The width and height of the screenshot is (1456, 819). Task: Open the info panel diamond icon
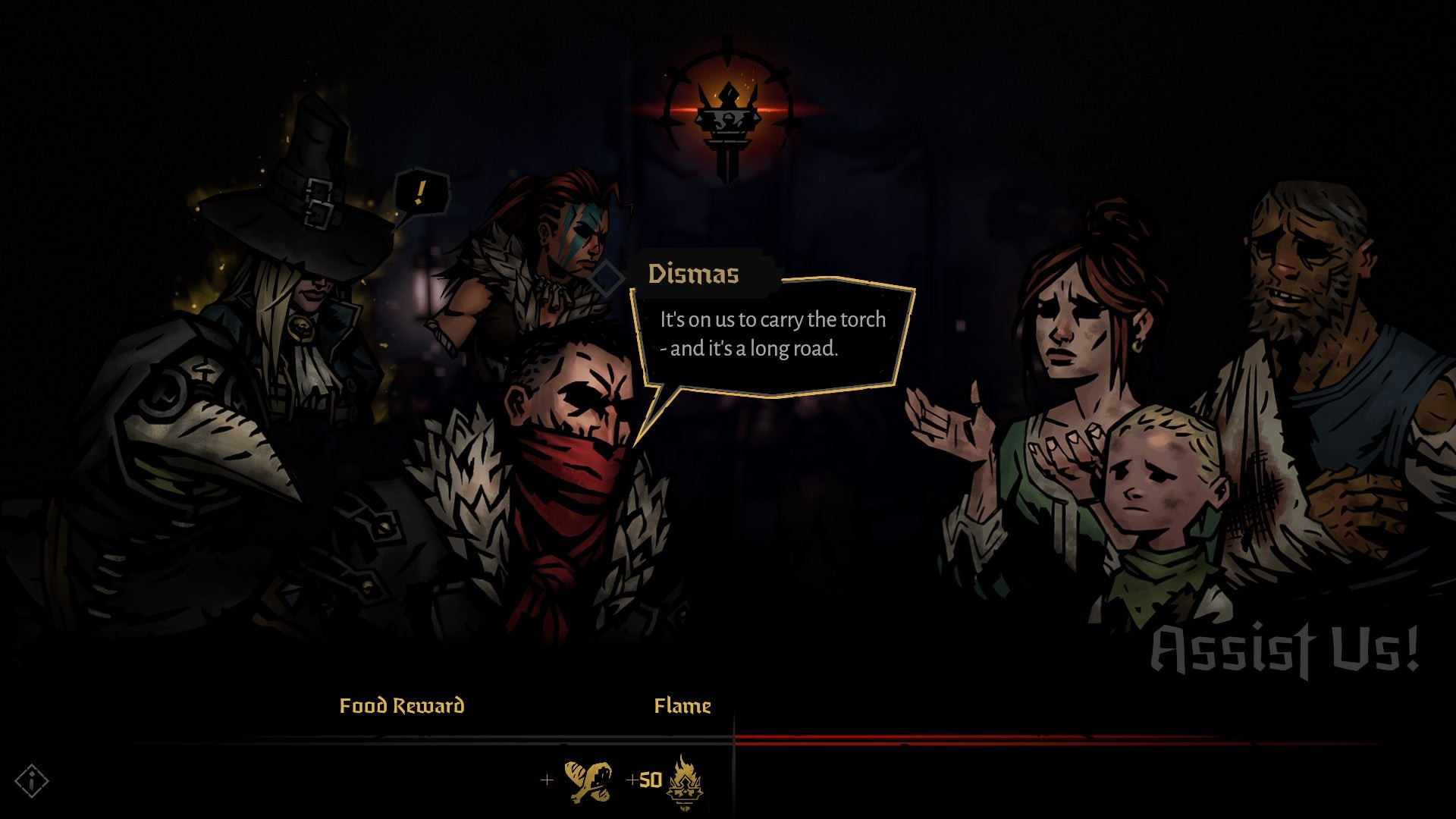[32, 780]
